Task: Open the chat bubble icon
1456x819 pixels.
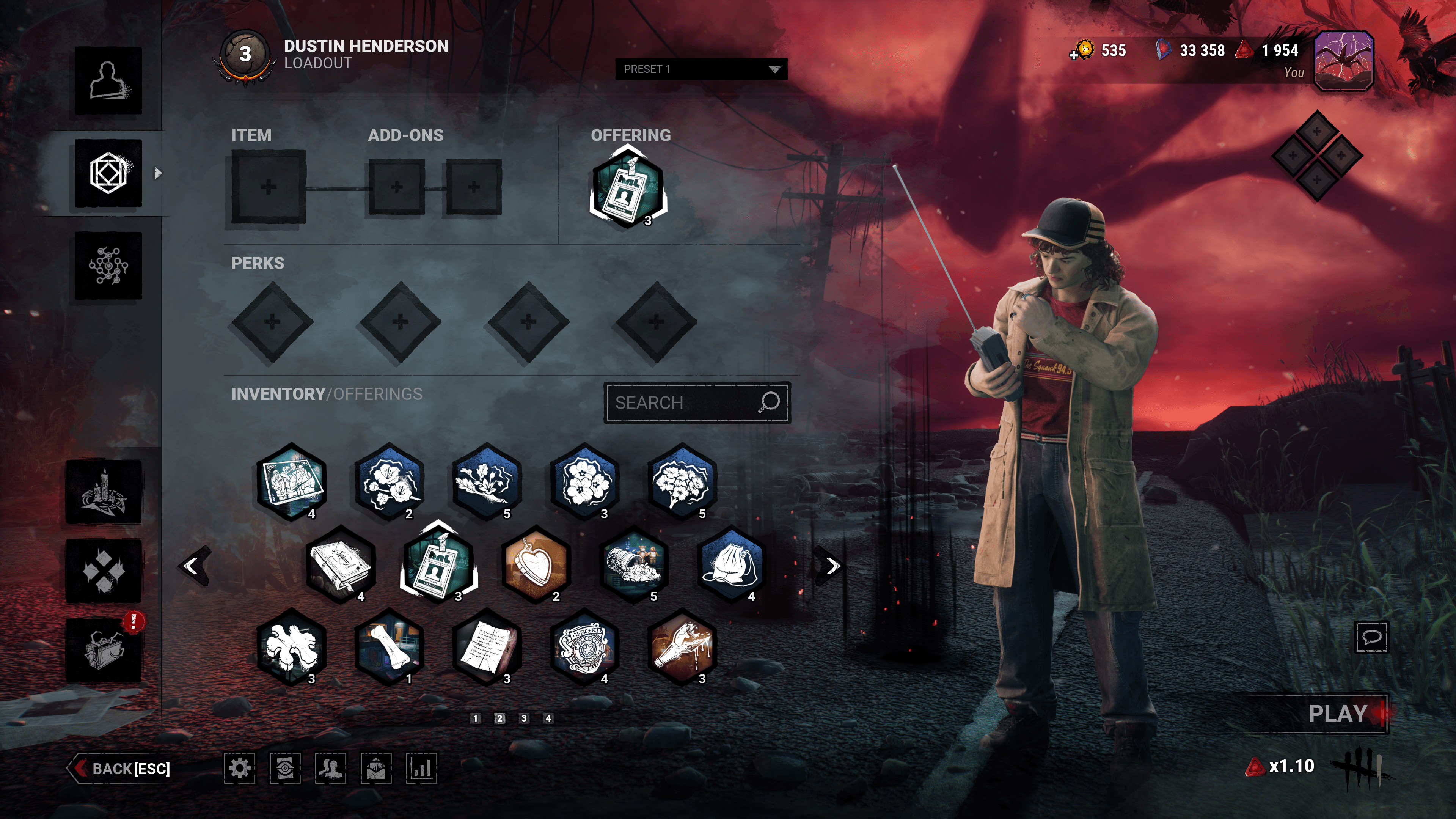Action: (1372, 637)
